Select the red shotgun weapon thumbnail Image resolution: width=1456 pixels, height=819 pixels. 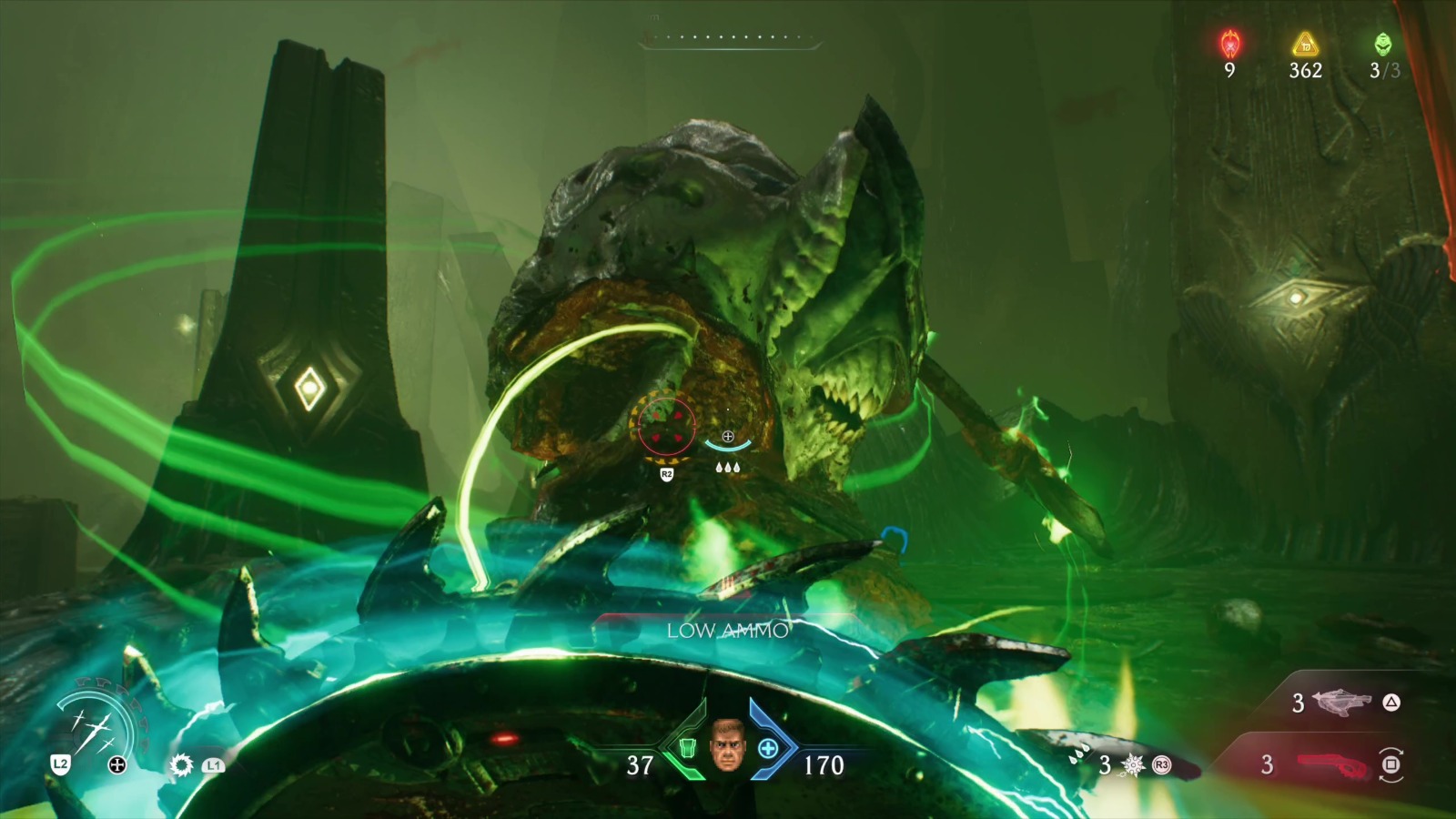pos(1333,765)
